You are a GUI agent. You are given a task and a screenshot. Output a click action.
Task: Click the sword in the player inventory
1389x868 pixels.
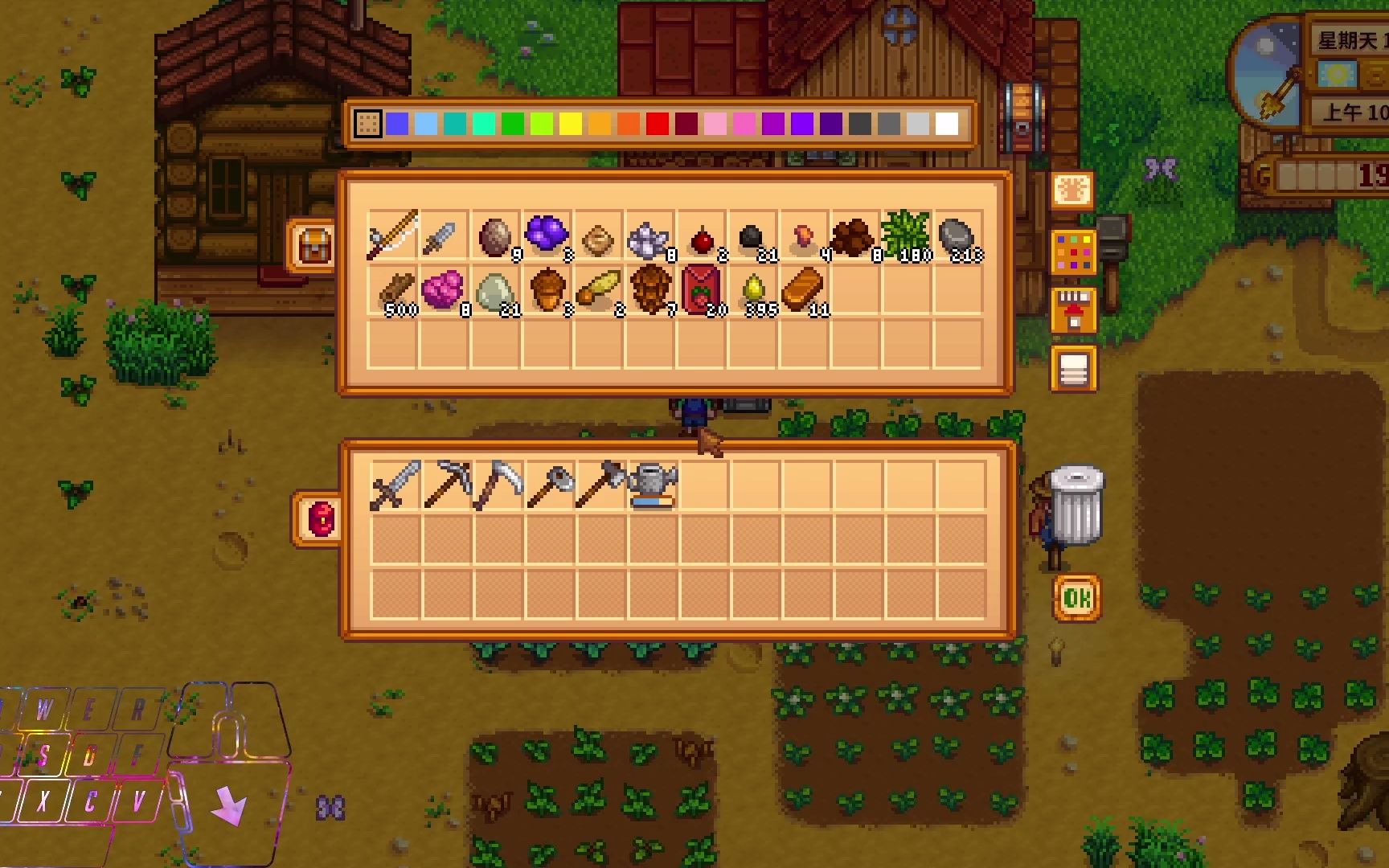395,485
